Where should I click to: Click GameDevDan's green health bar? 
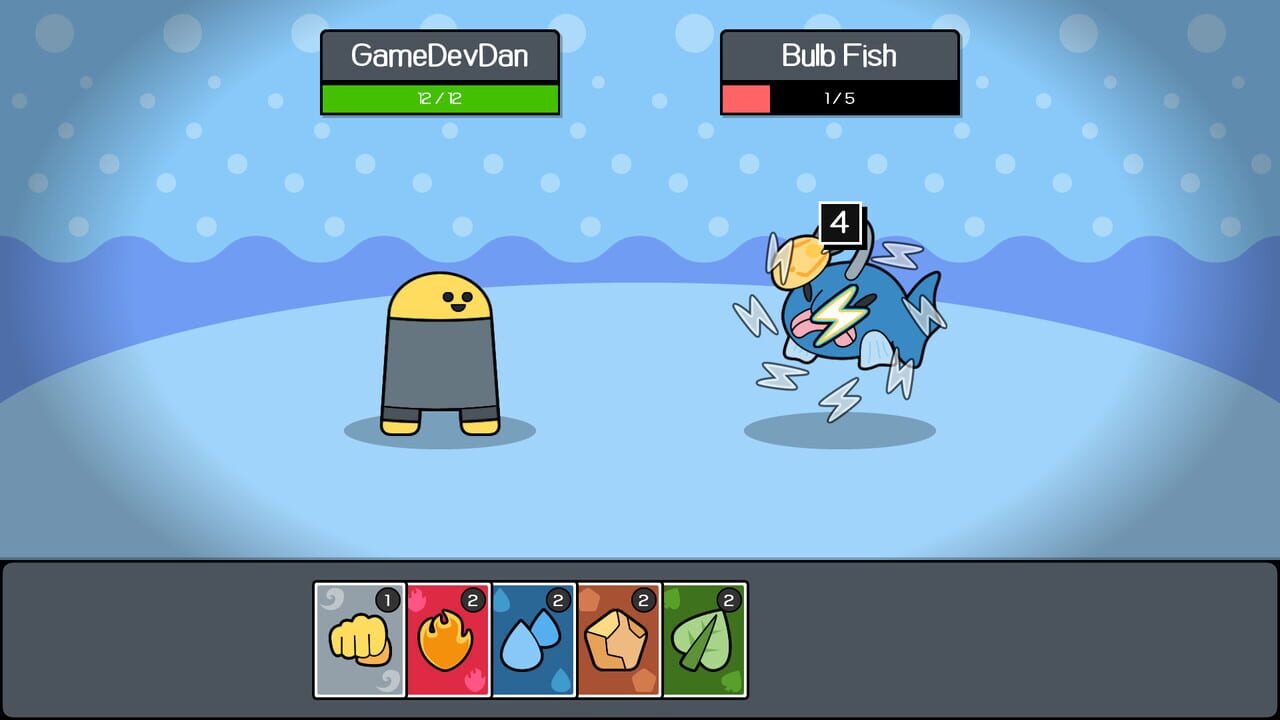440,99
